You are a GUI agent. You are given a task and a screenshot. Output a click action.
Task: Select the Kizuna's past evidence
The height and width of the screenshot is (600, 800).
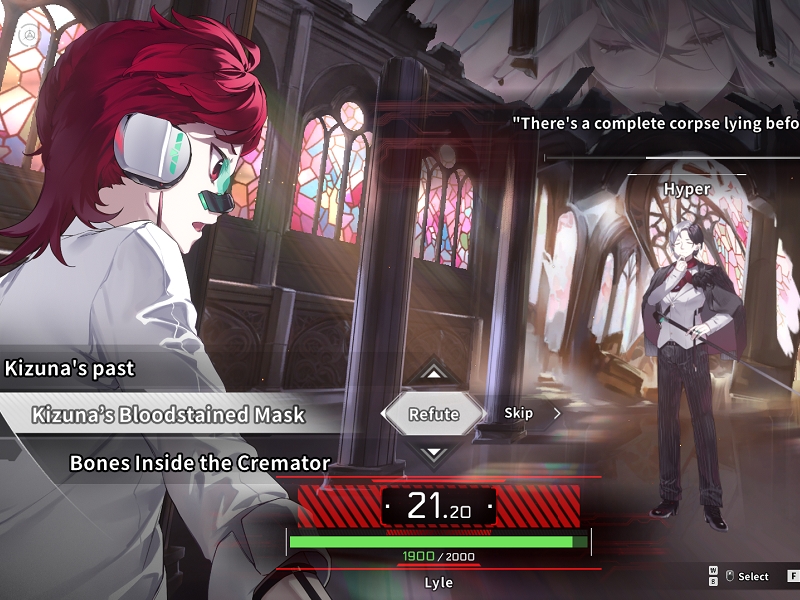click(x=70, y=368)
